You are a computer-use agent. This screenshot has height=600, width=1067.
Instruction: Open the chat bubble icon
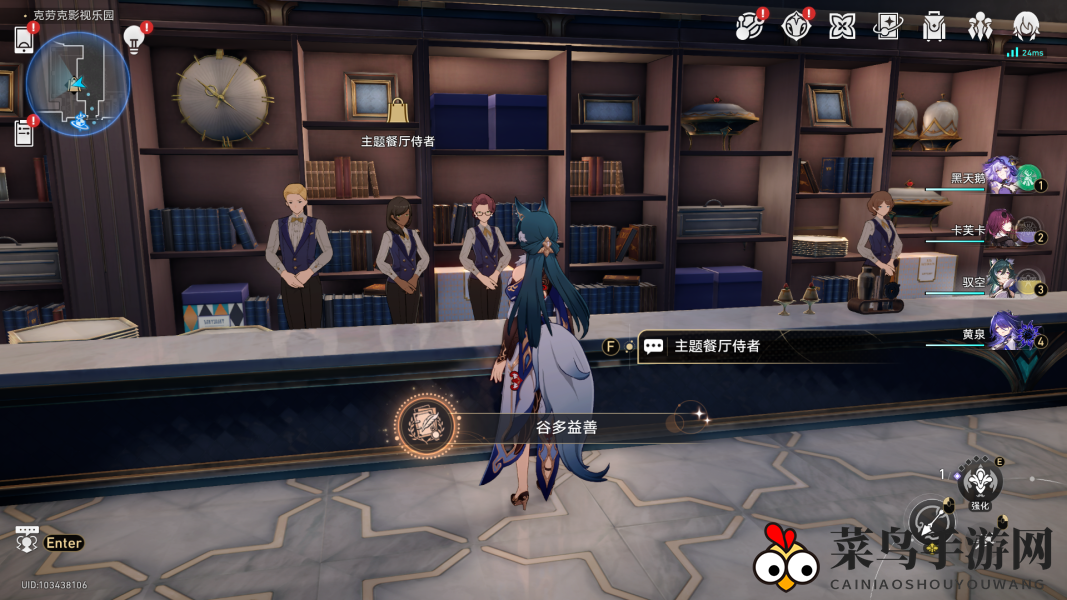[x=27, y=539]
